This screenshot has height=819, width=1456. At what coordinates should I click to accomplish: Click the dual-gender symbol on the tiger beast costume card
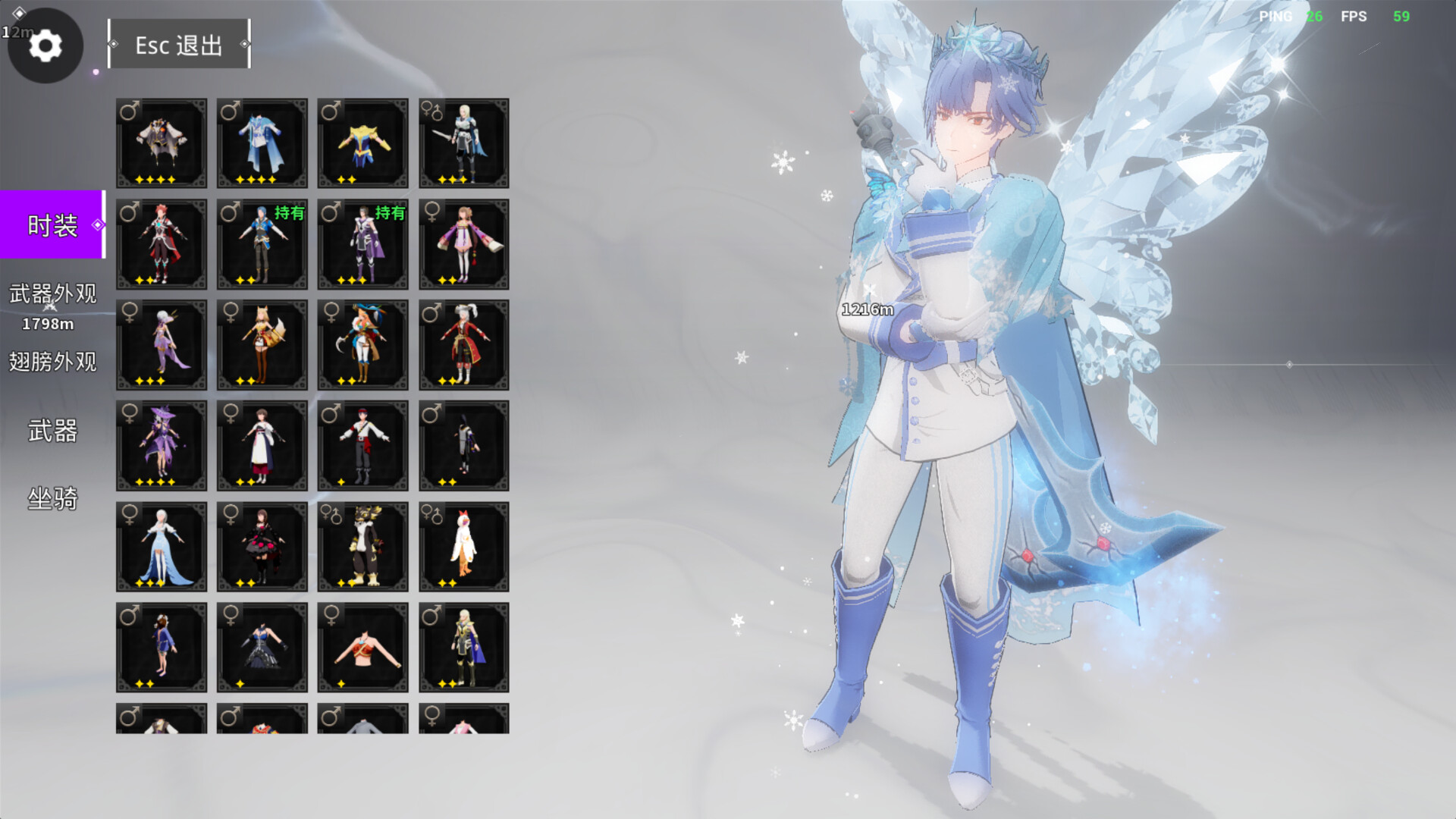click(332, 513)
